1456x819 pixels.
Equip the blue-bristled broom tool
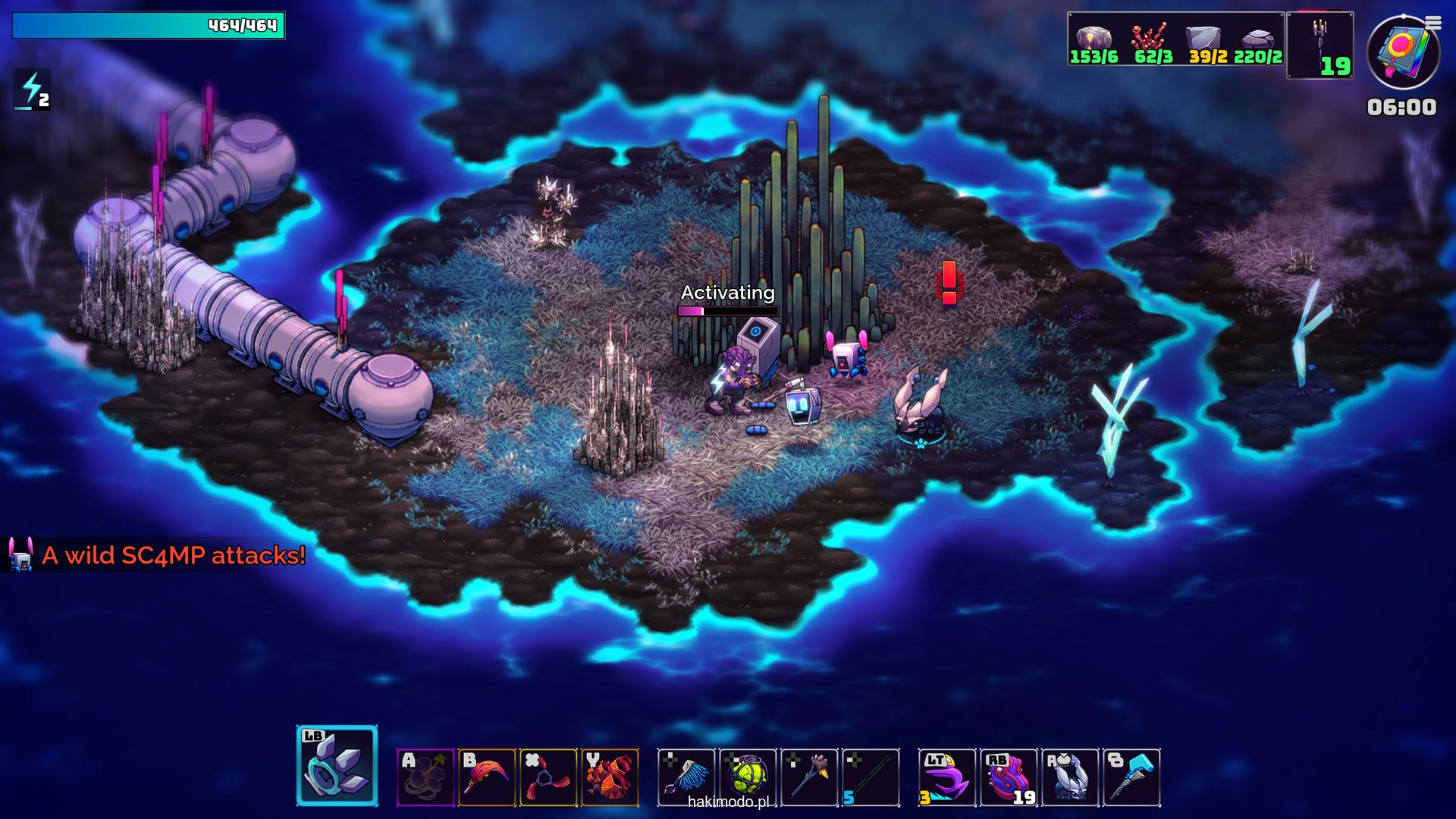686,777
